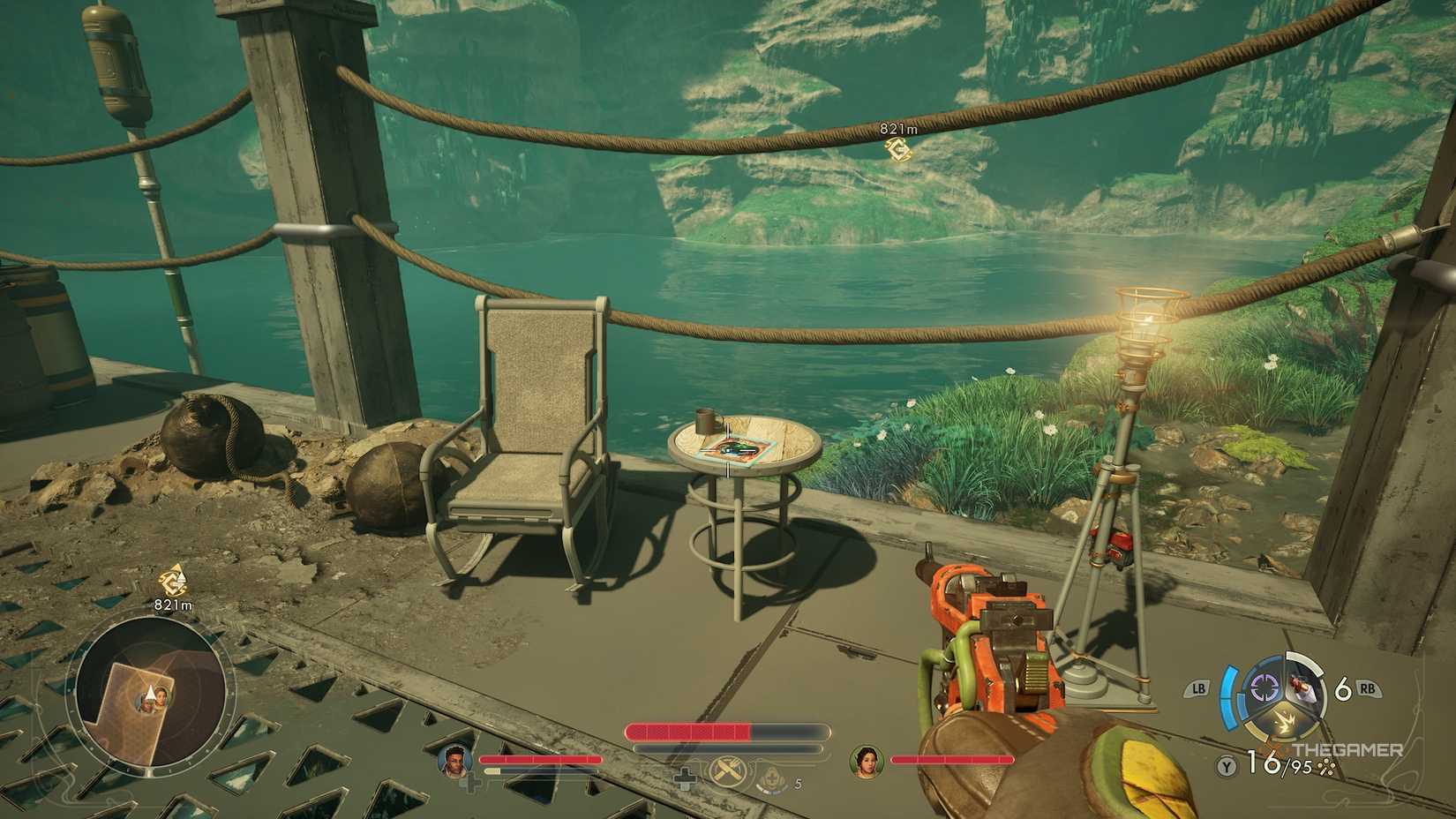Select the flame attack segment of the wheel

pyautogui.click(x=1287, y=719)
